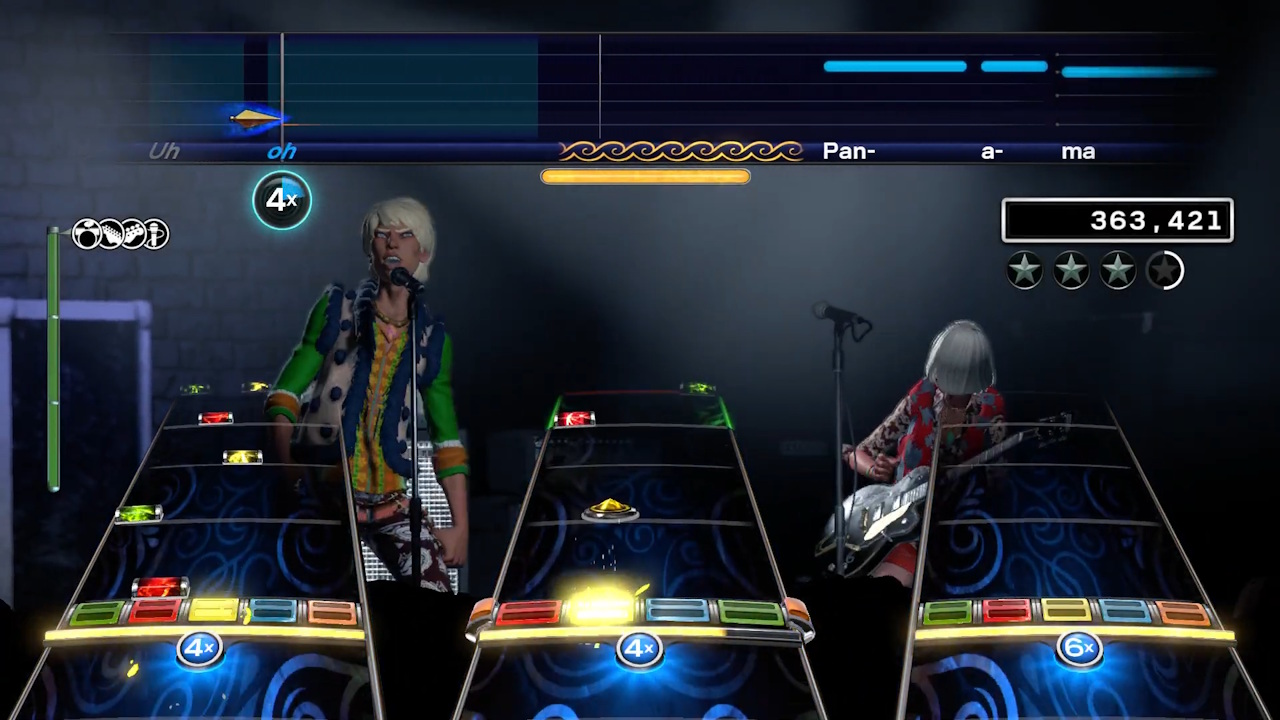1280x720 pixels.
Task: Select the lyric word 'Pan-'
Action: [x=849, y=151]
